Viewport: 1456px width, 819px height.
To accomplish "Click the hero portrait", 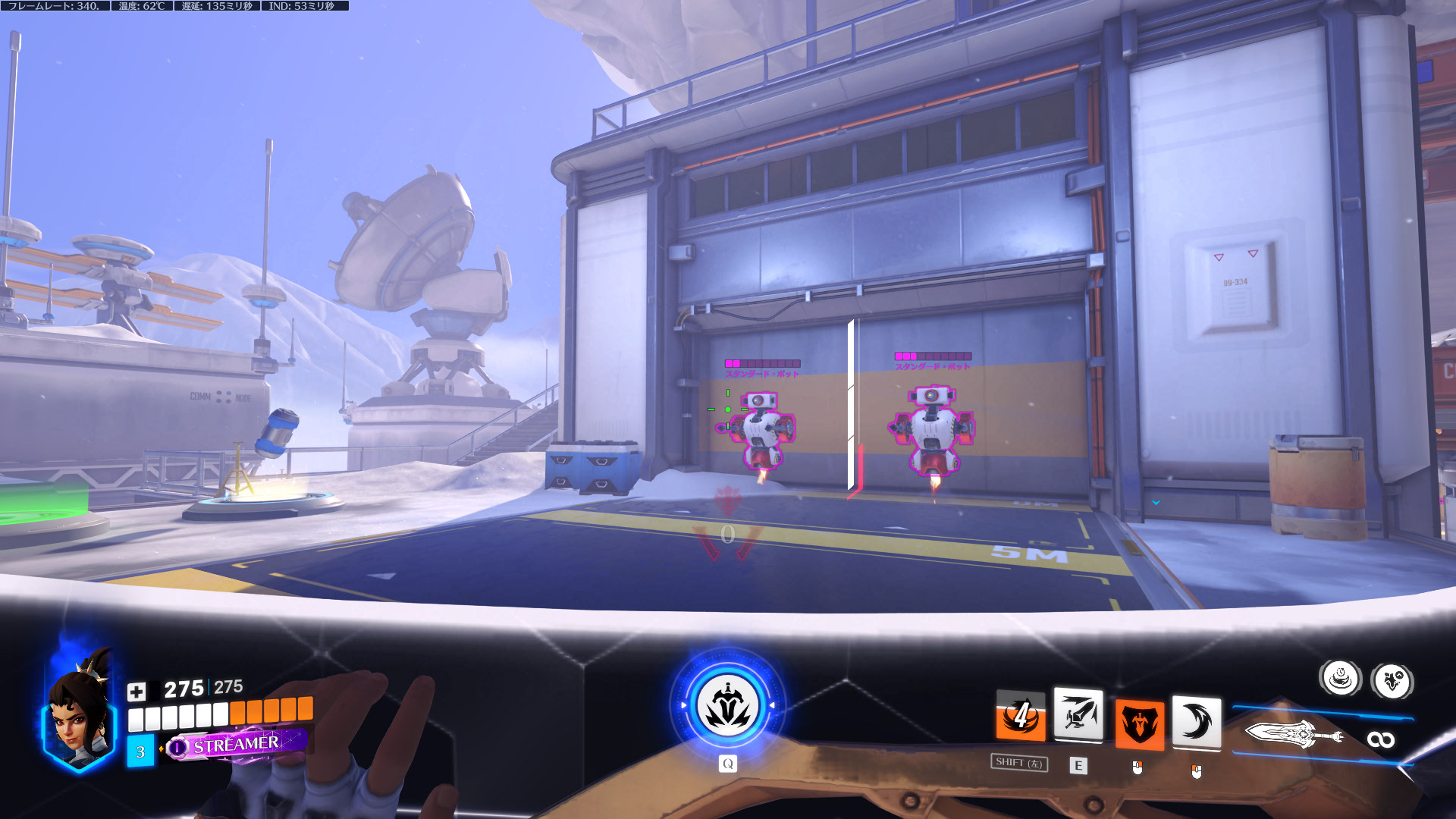I will (x=80, y=717).
